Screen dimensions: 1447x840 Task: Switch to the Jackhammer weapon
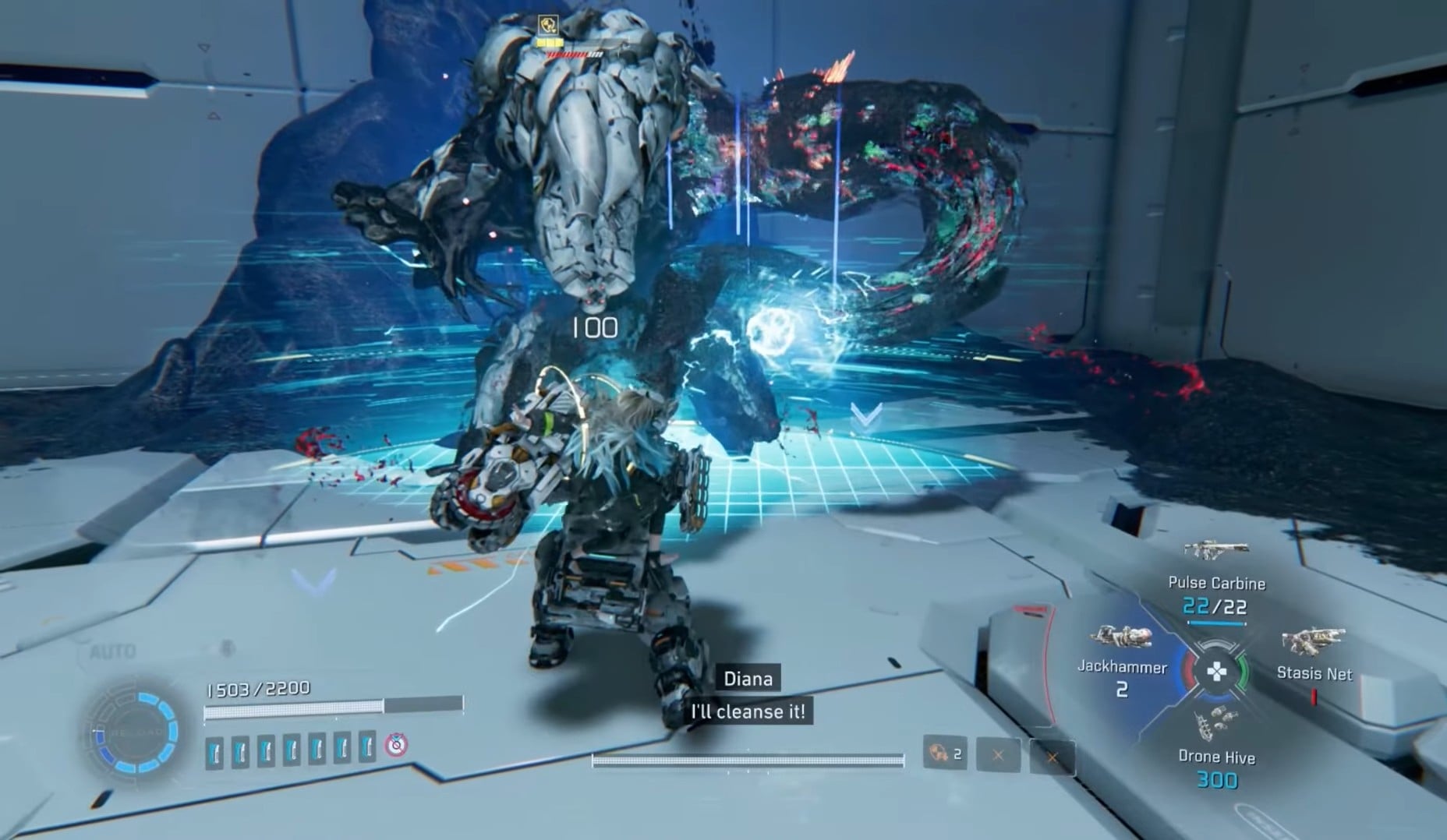tap(1121, 637)
